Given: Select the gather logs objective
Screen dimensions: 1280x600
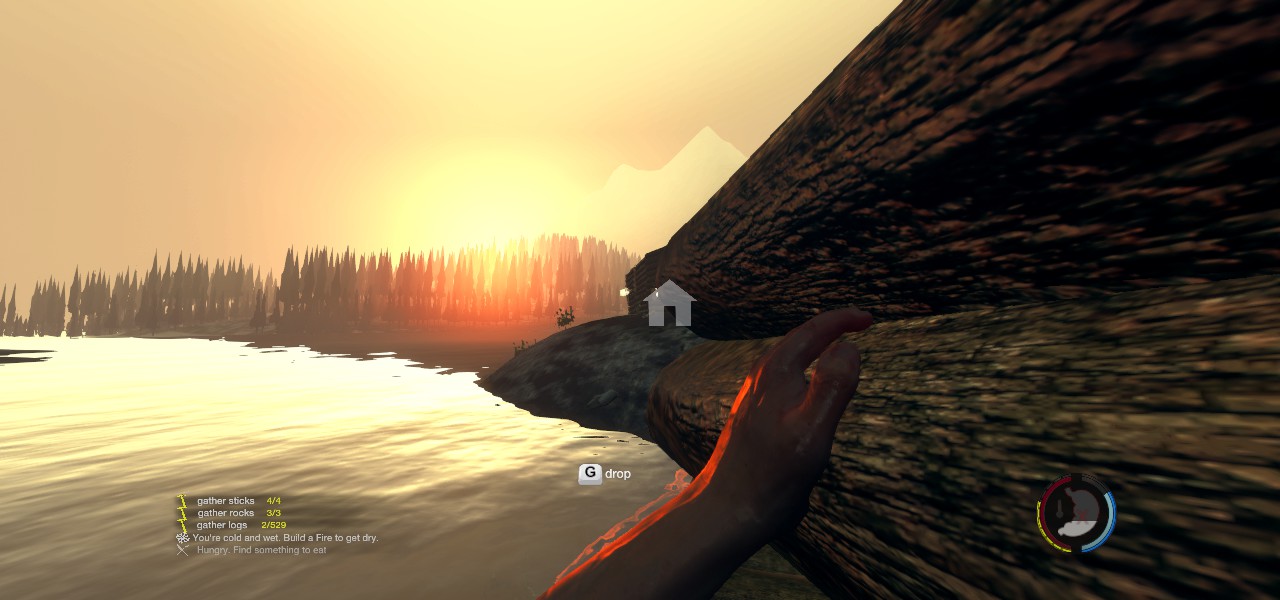Looking at the screenshot, I should coord(223,525).
